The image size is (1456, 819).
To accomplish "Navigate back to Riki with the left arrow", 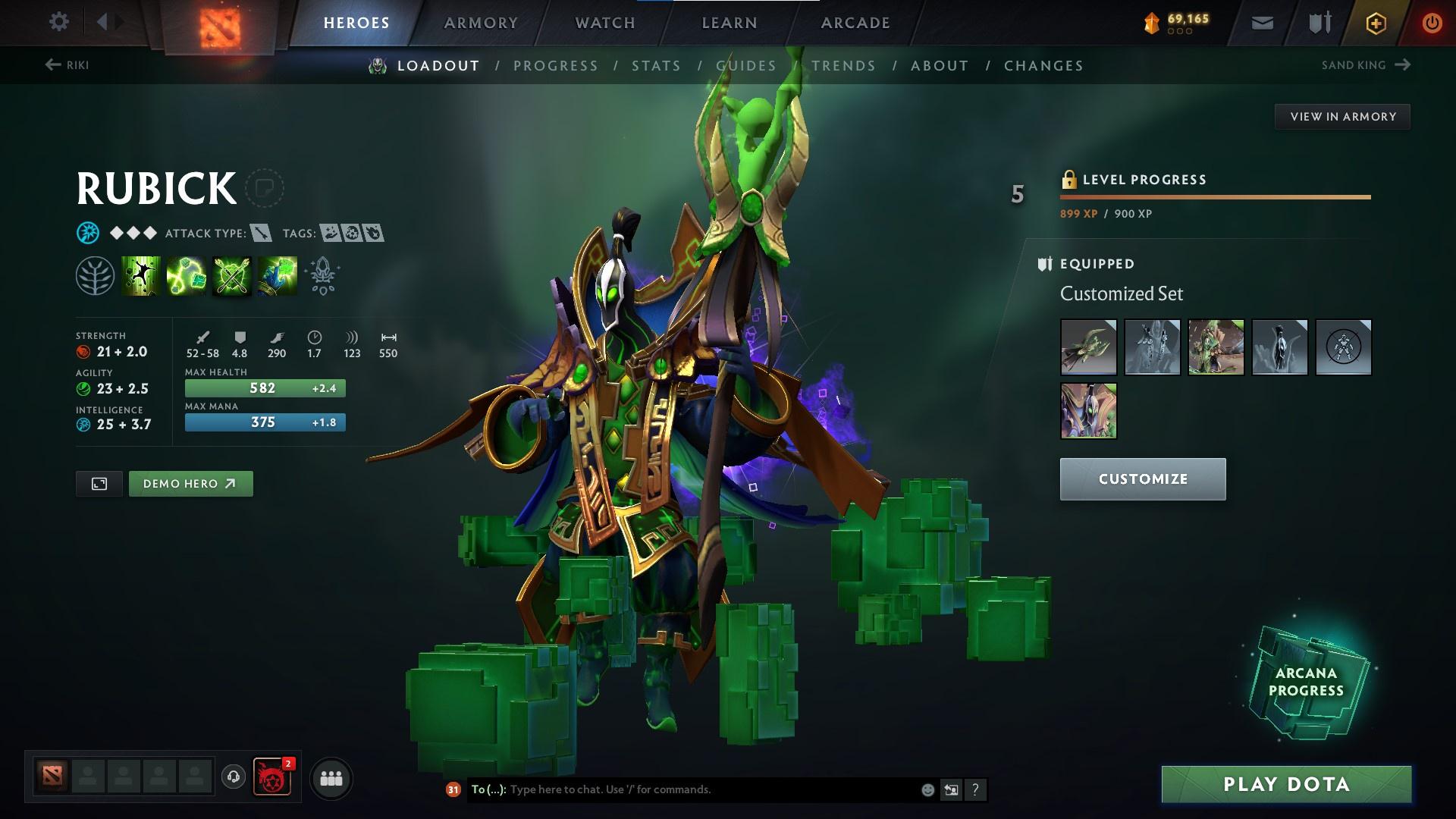I will 52,65.
